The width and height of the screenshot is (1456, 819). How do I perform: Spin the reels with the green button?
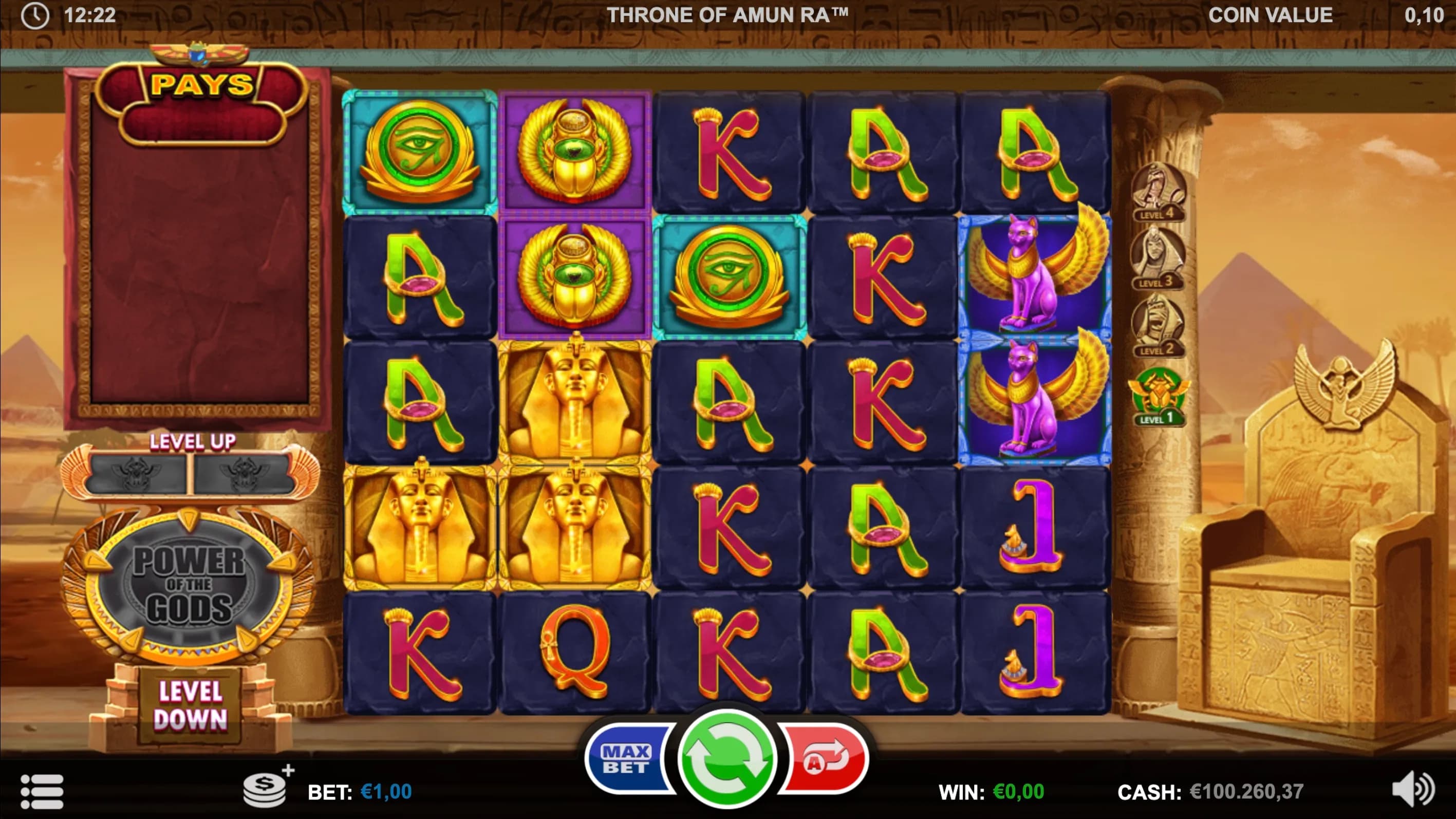point(727,758)
